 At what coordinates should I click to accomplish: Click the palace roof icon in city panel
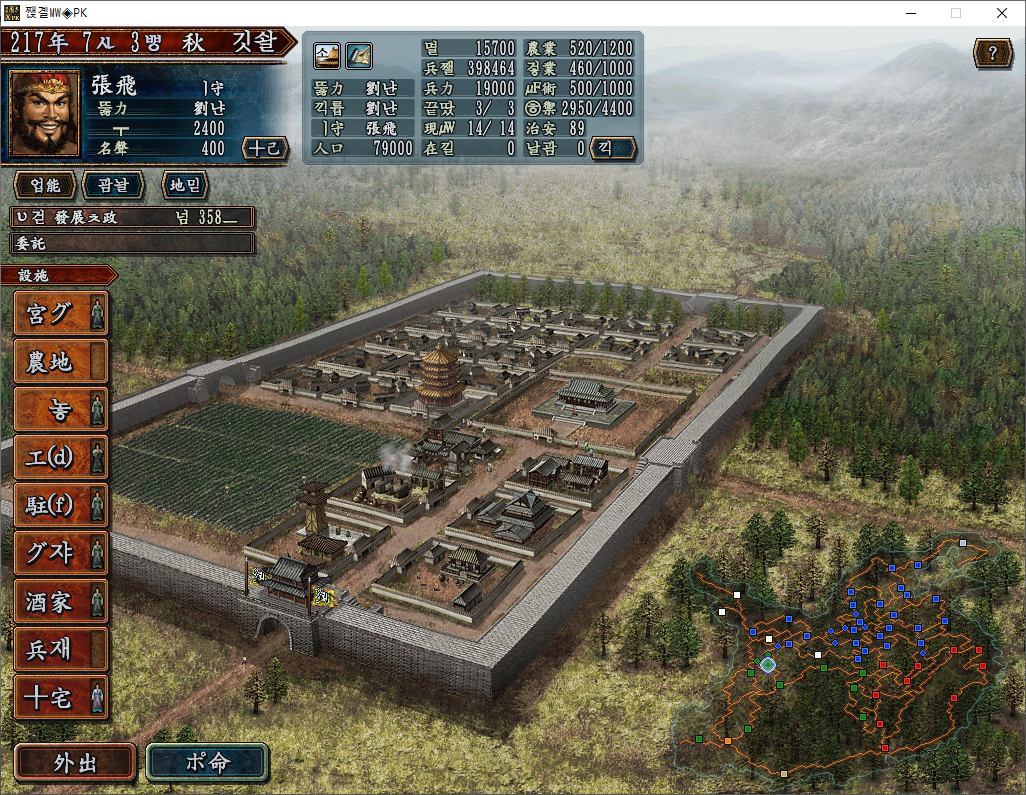click(x=327, y=55)
